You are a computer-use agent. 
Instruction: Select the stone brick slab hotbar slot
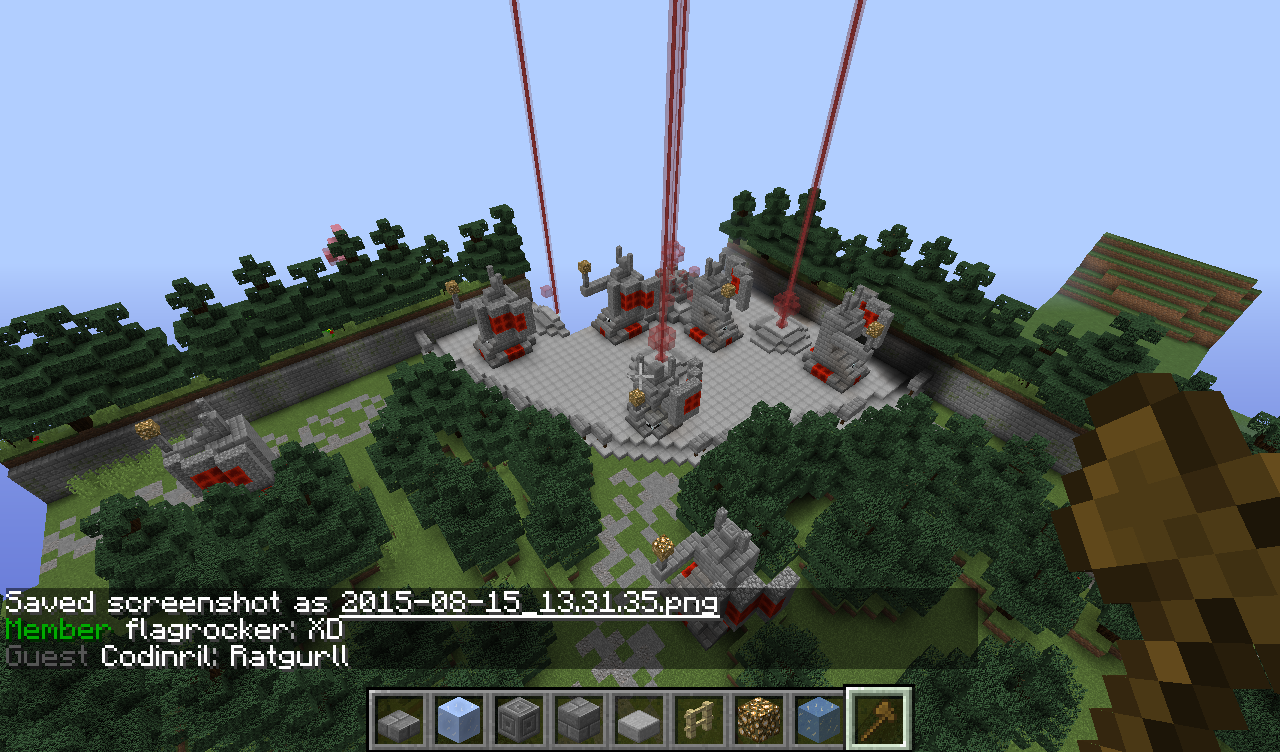(399, 718)
